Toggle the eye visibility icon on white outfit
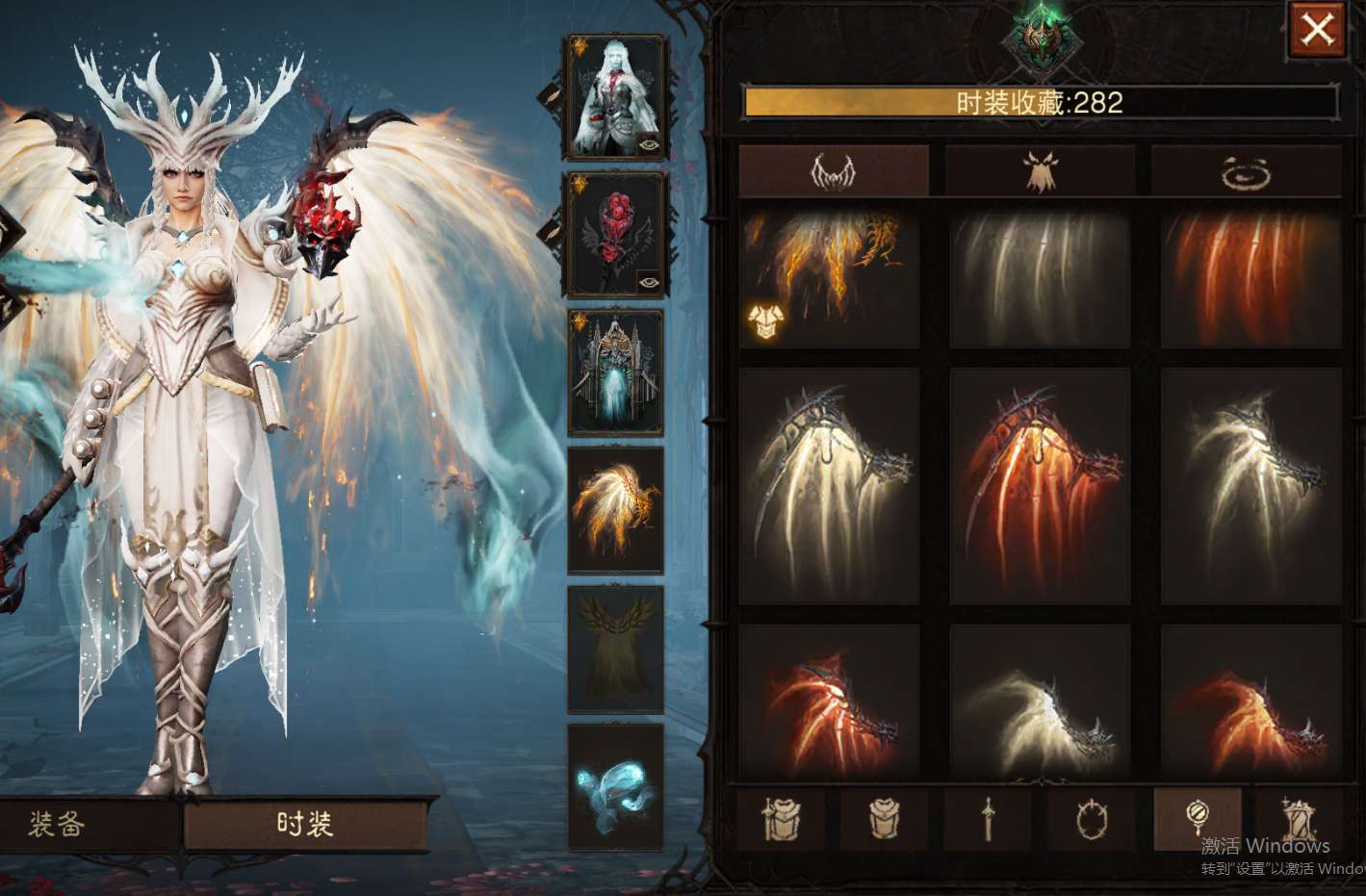Viewport: 1366px width, 896px height. coord(648,143)
